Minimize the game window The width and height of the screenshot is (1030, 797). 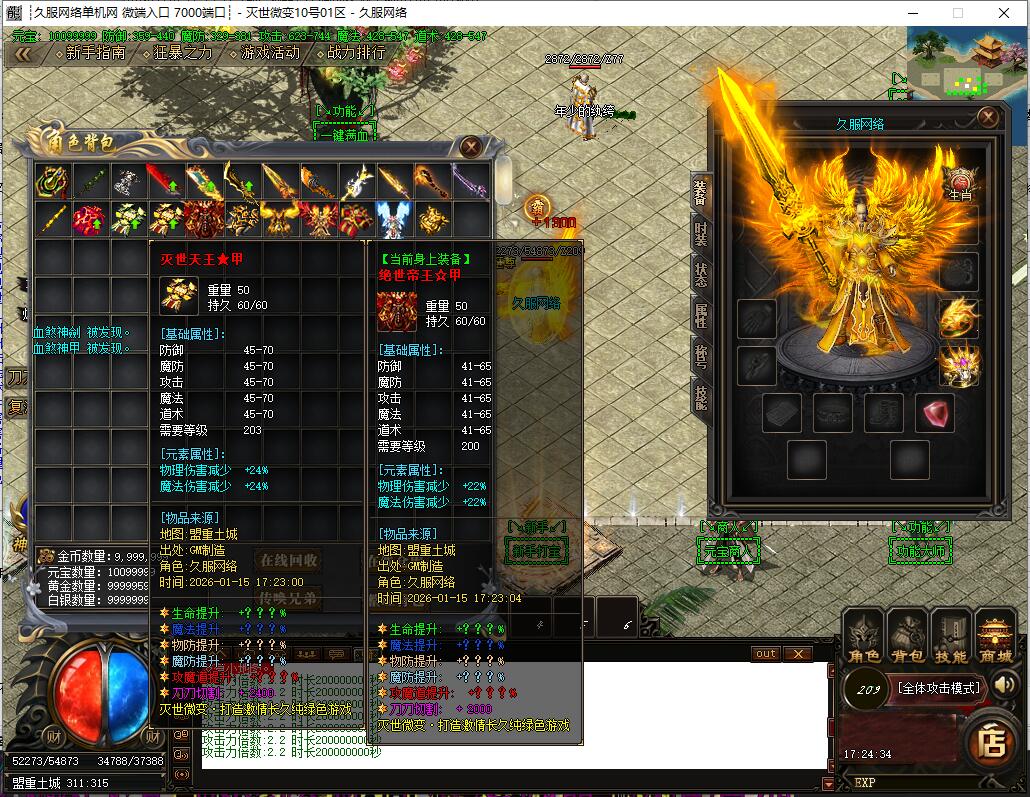point(911,13)
